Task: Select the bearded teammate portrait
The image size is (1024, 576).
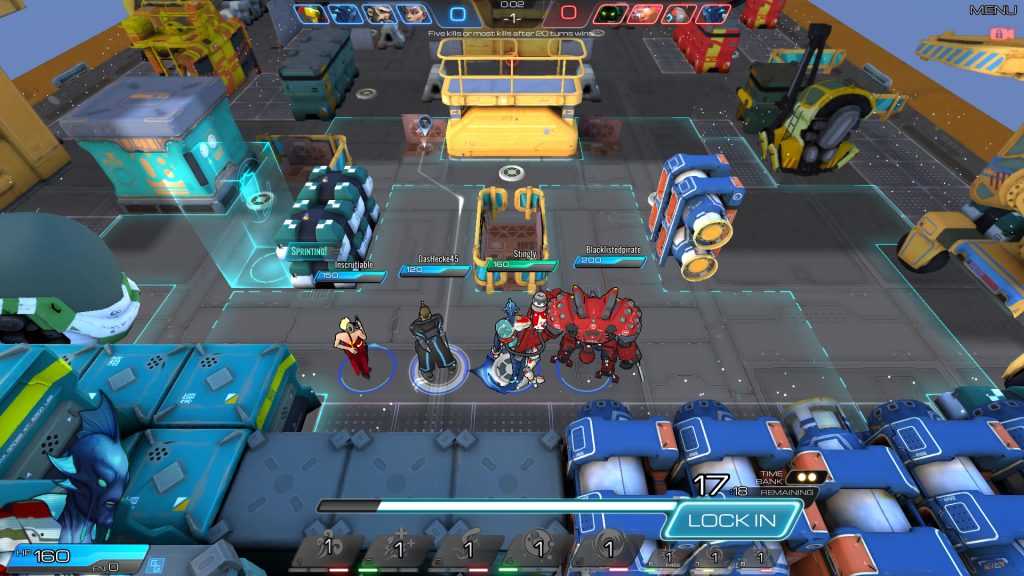Action: [x=380, y=14]
